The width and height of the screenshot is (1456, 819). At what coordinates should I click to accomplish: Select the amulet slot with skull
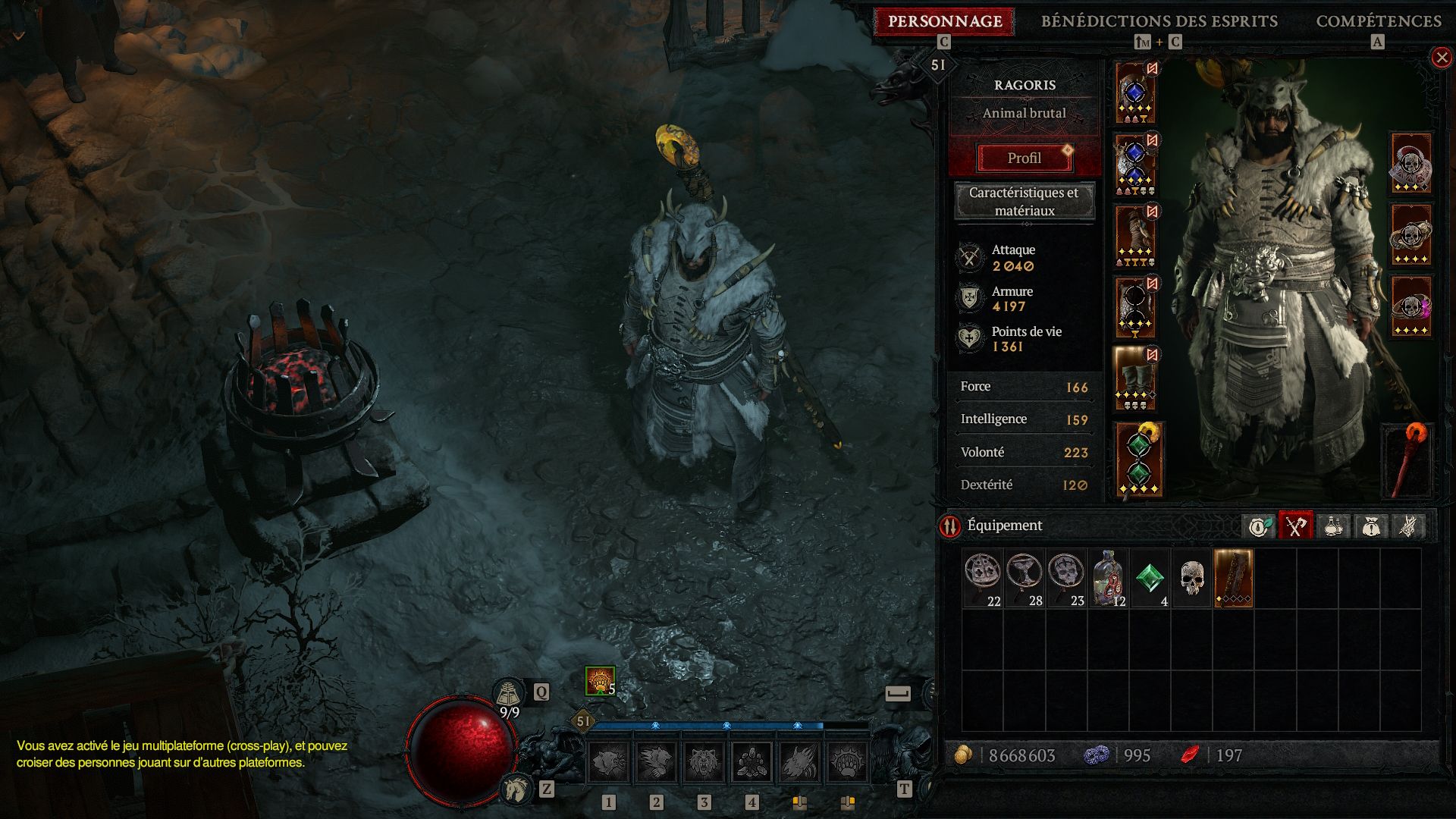(1410, 164)
